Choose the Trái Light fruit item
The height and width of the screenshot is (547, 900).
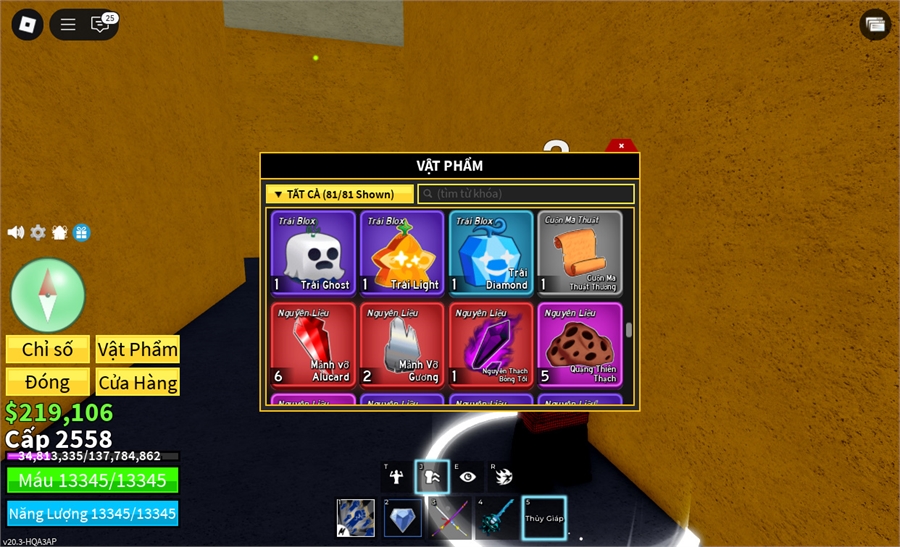tap(402, 252)
